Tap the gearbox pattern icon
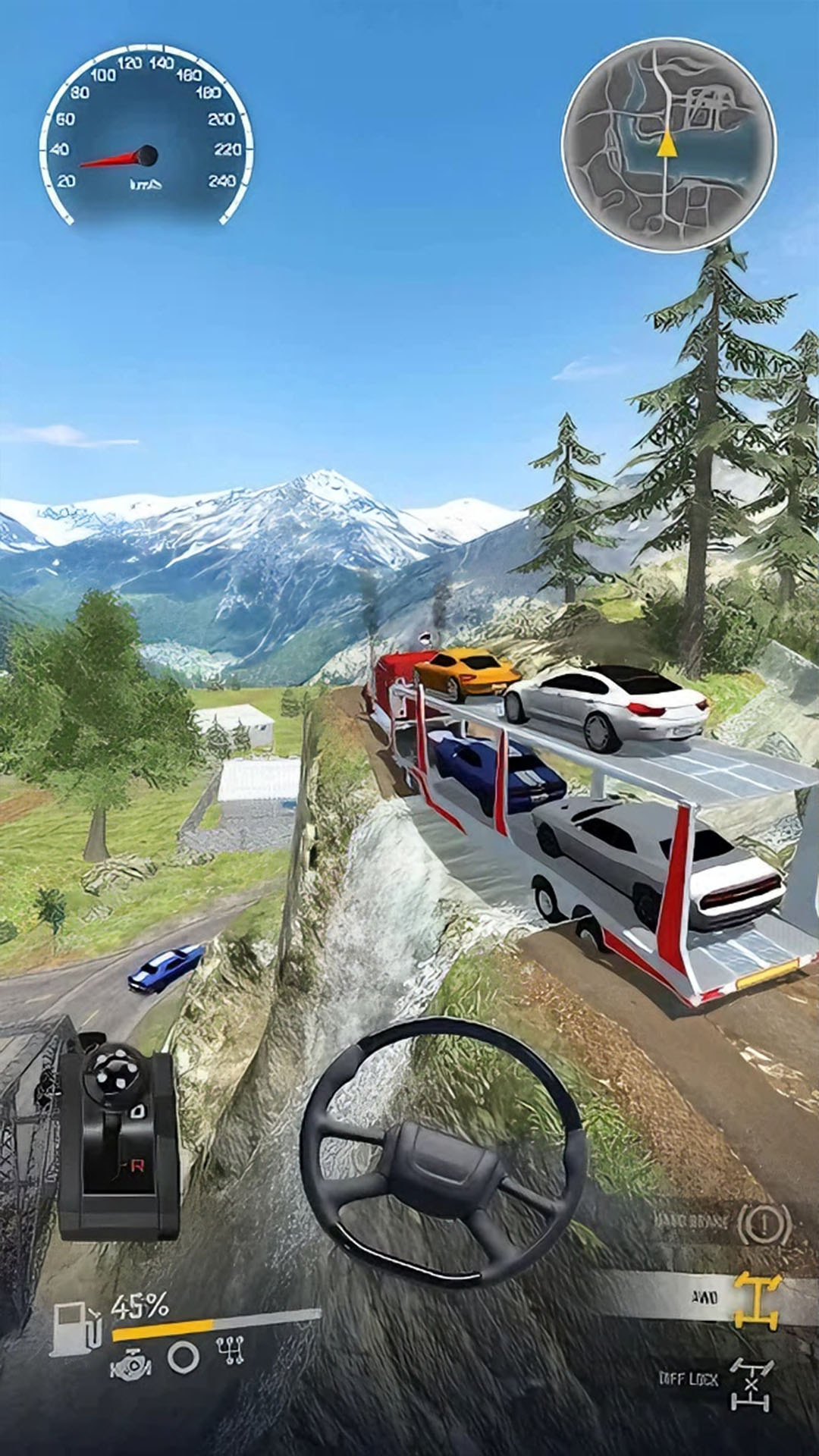The height and width of the screenshot is (1456, 819). tap(230, 1351)
